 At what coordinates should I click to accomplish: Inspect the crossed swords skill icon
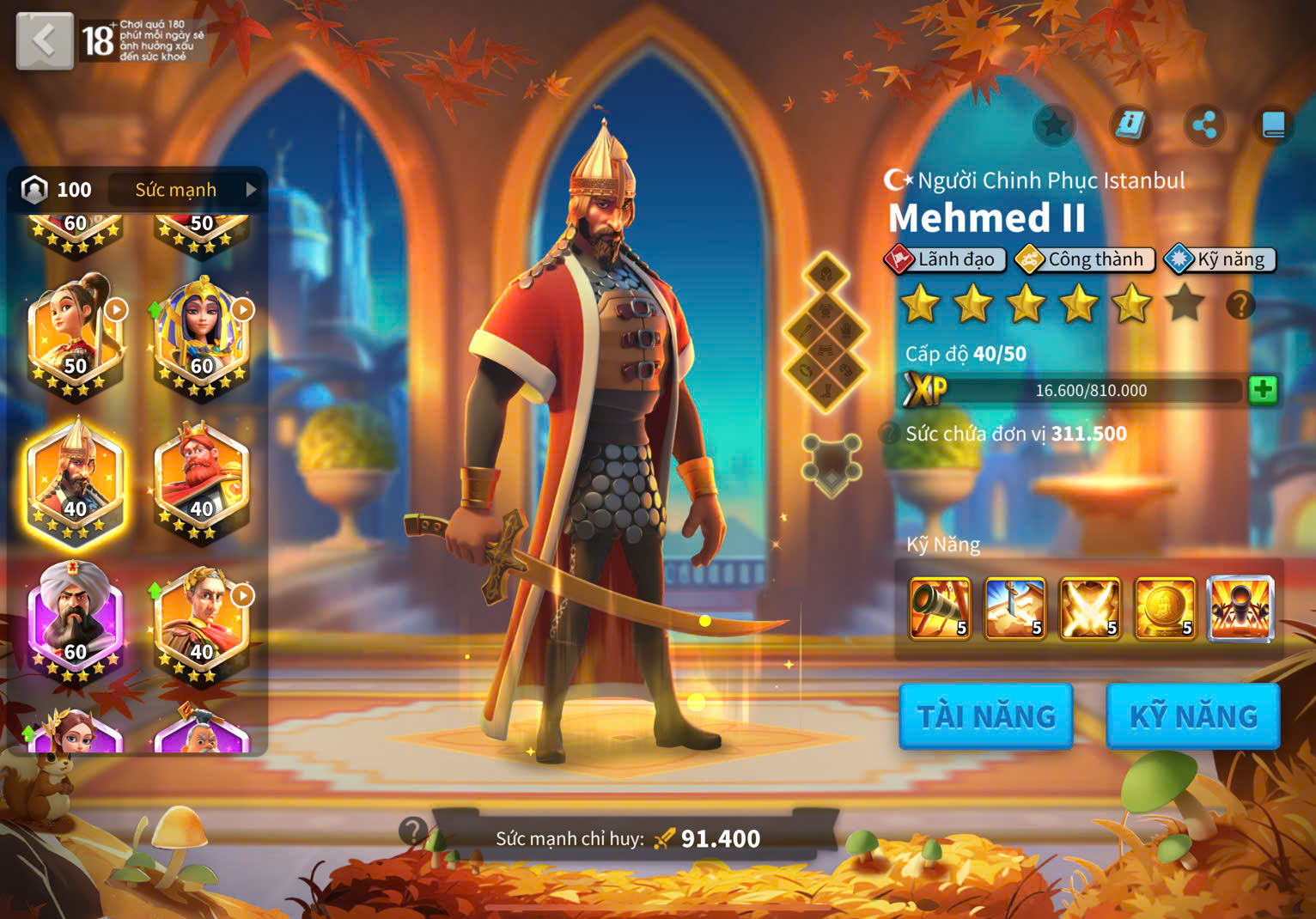coord(1089,609)
